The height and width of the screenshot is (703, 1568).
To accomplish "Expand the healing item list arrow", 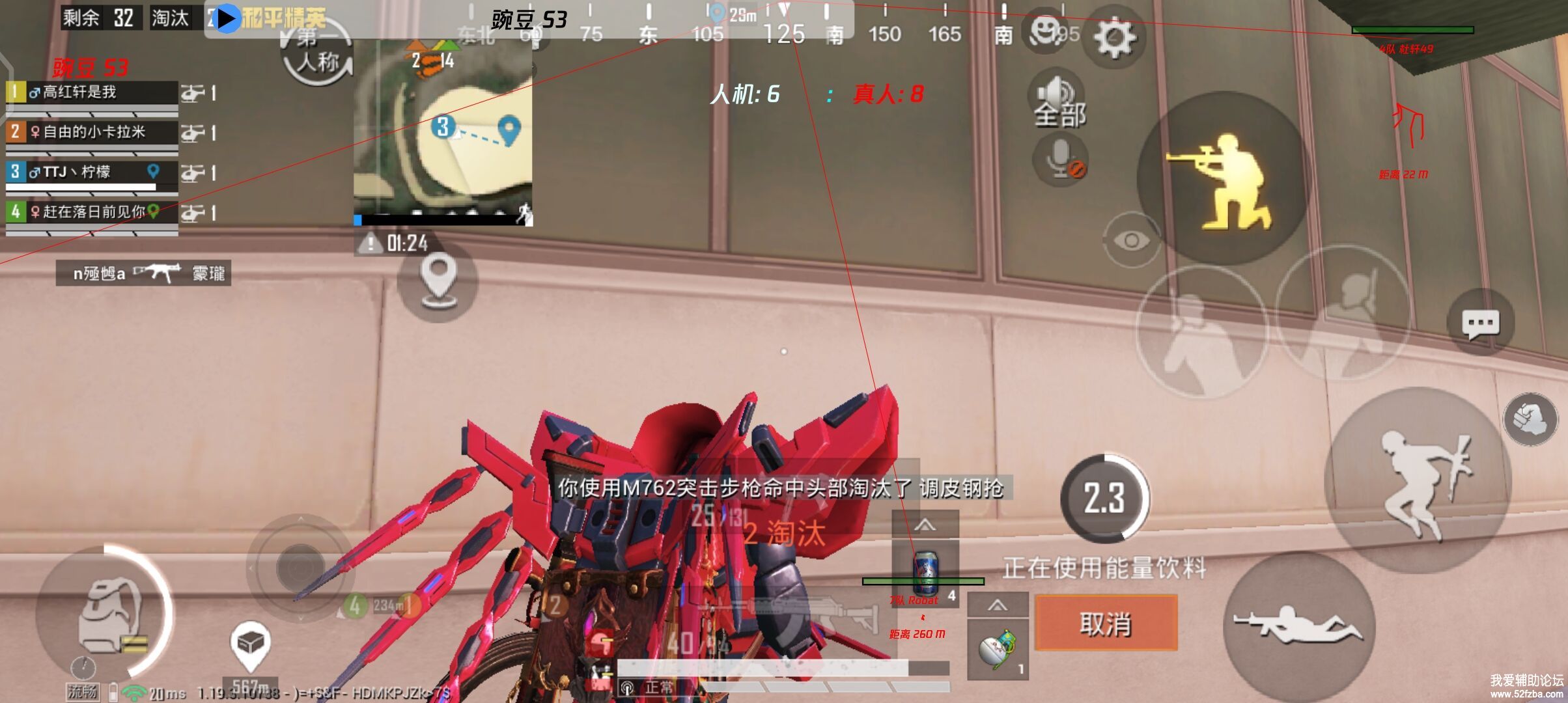I will 925,524.
